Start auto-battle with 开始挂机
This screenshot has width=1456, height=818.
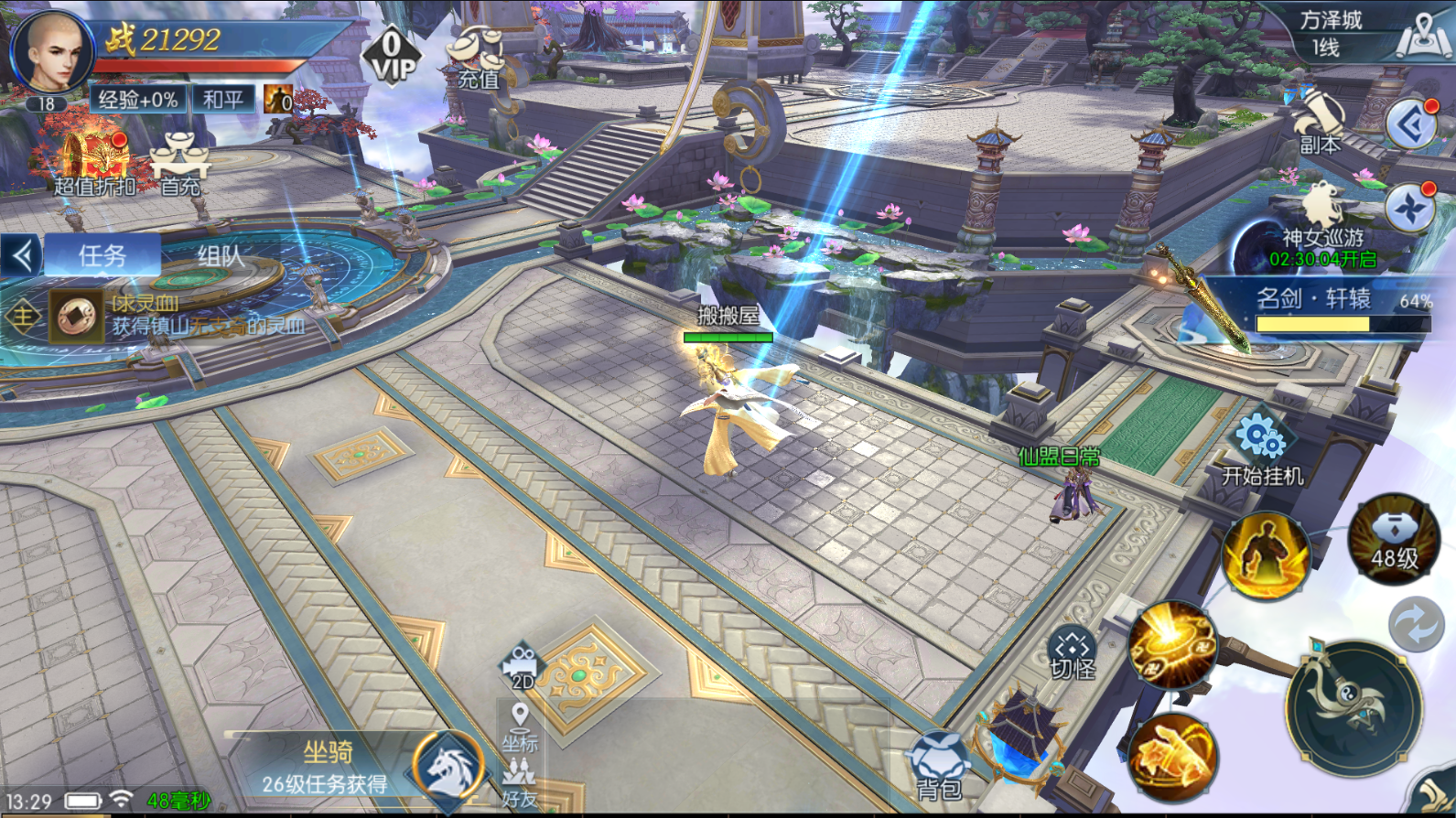tap(1262, 449)
